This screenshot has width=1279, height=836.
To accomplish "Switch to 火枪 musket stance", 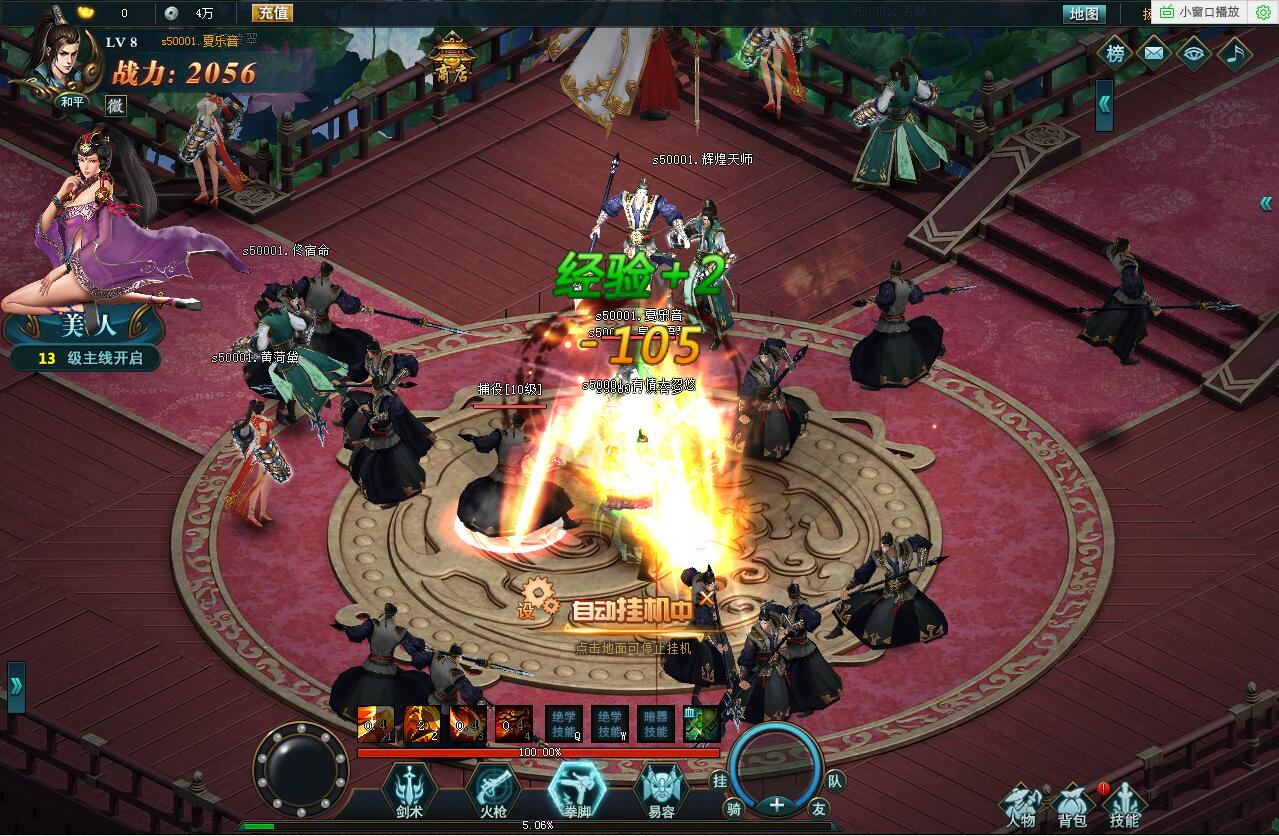I will [493, 791].
